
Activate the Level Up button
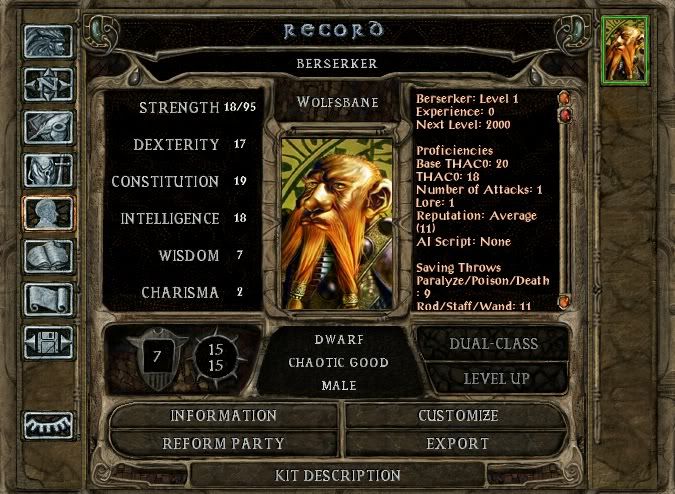pos(495,379)
